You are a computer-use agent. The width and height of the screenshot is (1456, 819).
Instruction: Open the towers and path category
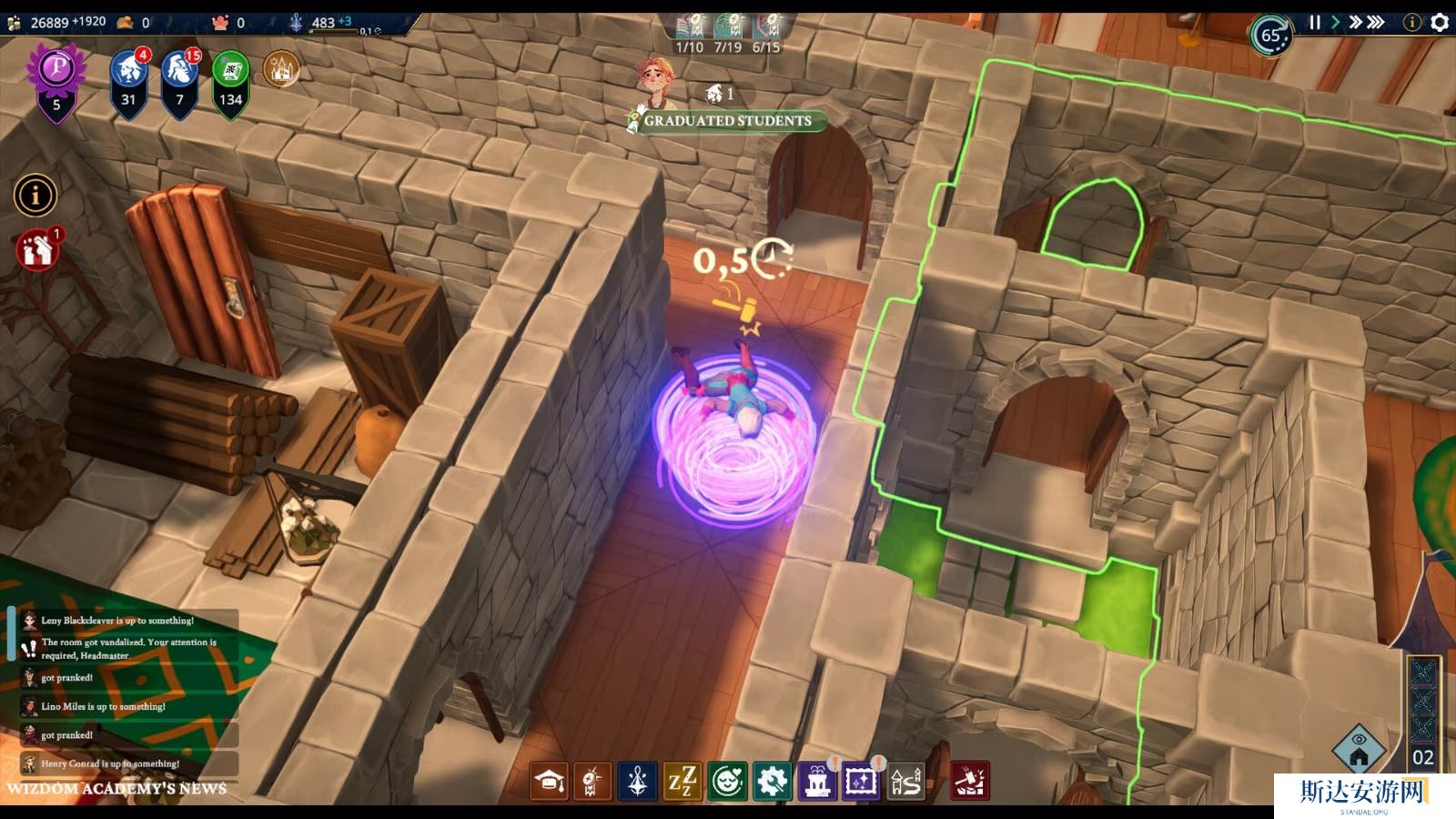tap(905, 782)
